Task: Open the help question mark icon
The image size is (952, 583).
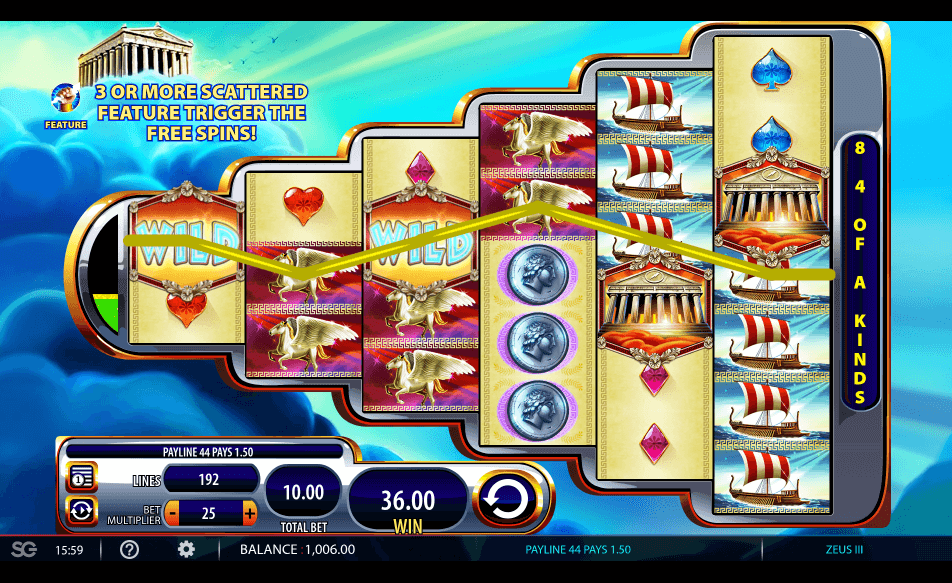Action: click(129, 549)
